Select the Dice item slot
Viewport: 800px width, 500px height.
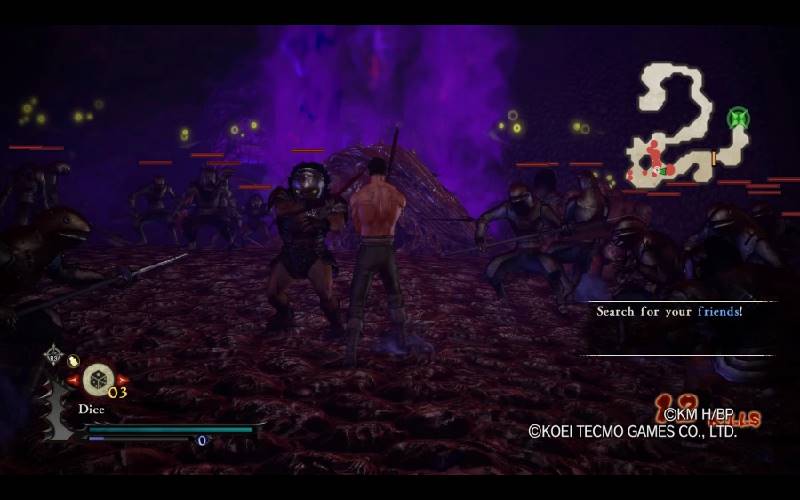(97, 379)
